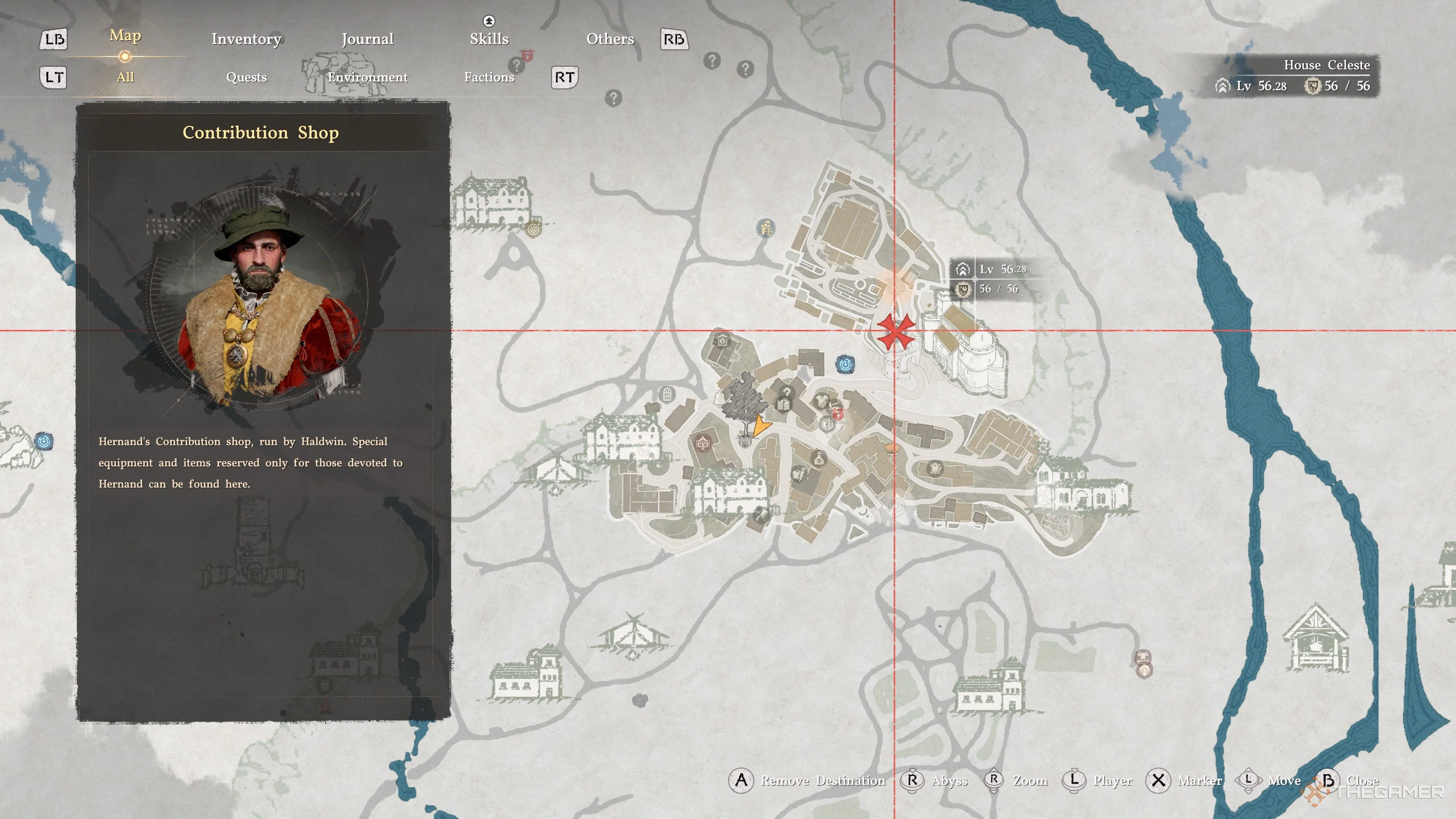Filter map markers by Factions

click(489, 77)
